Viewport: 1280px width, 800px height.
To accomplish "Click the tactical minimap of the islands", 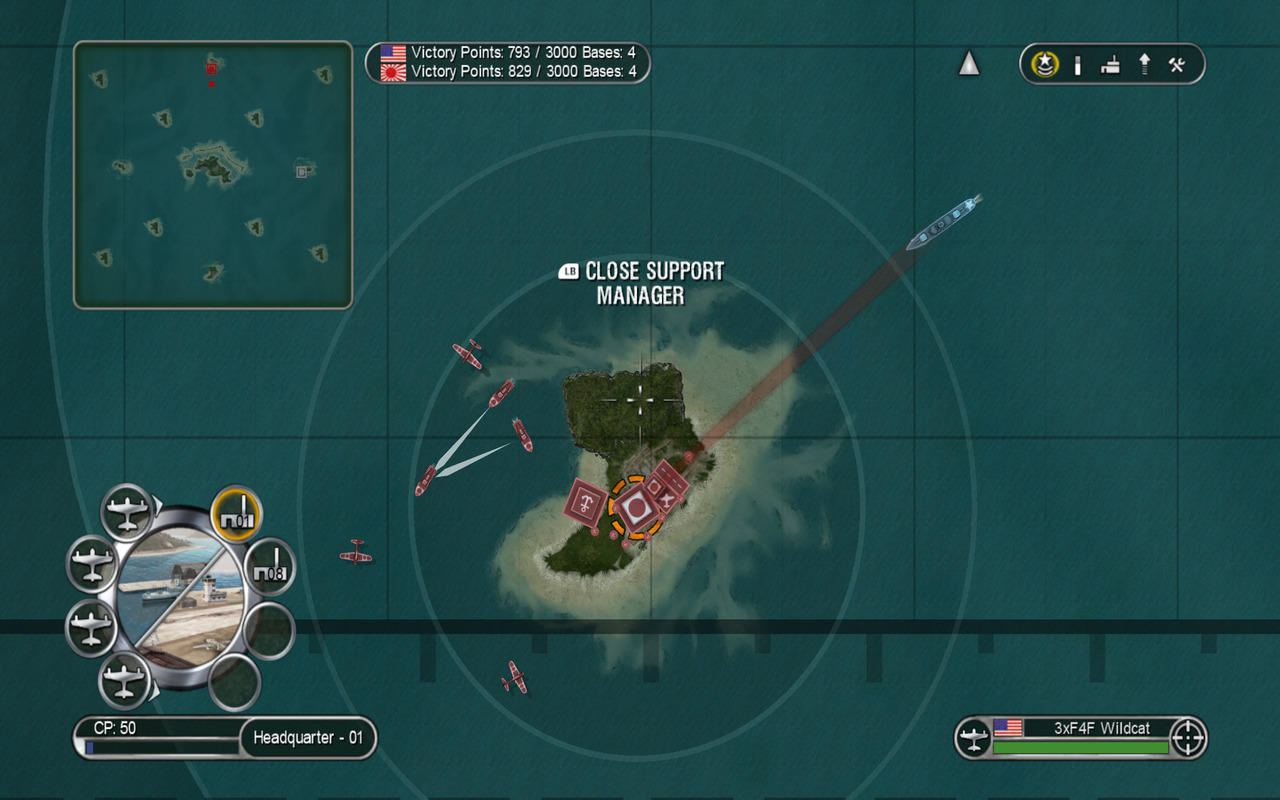I will [x=213, y=175].
